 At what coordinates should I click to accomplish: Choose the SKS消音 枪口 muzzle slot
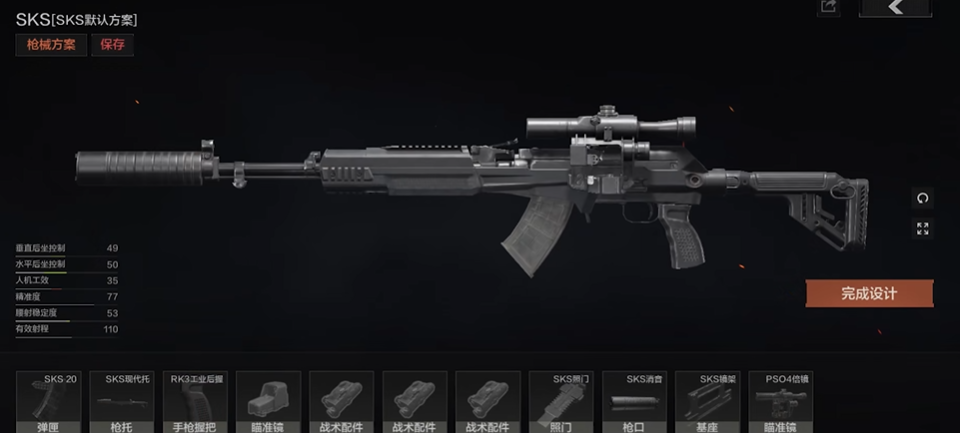pyautogui.click(x=635, y=402)
